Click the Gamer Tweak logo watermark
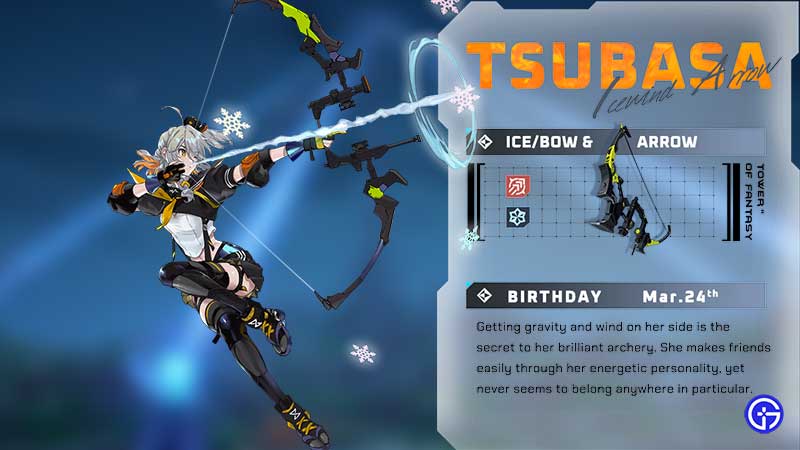Image resolution: width=800 pixels, height=450 pixels. (x=763, y=415)
